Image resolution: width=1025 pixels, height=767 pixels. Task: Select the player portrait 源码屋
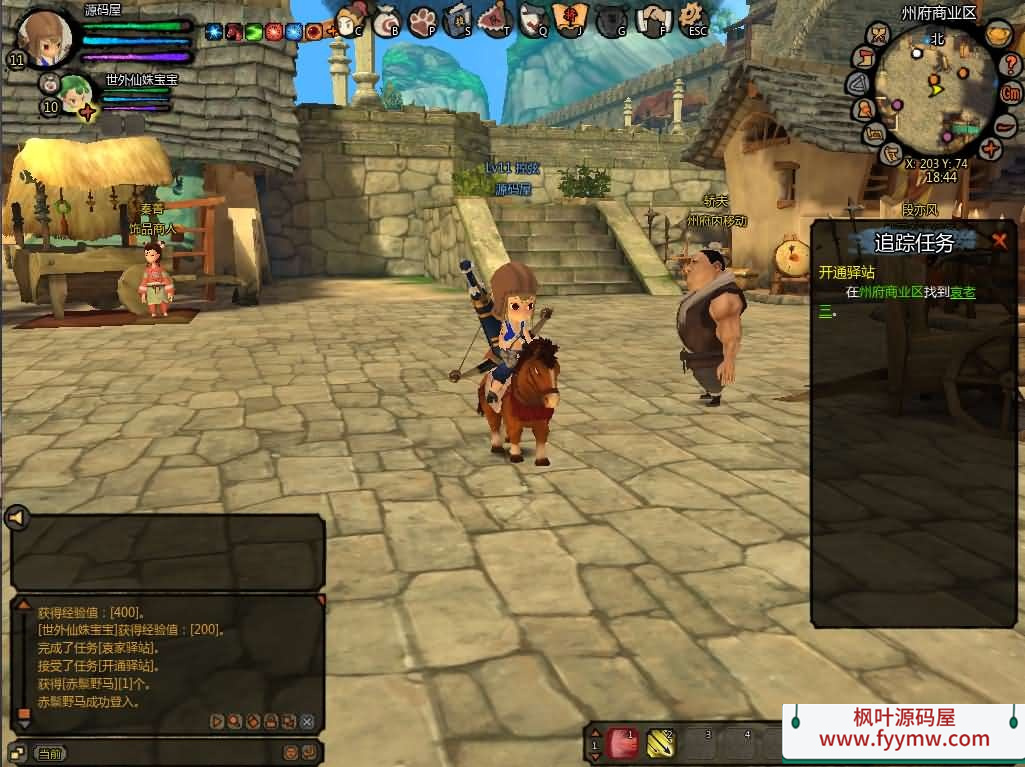tap(45, 38)
